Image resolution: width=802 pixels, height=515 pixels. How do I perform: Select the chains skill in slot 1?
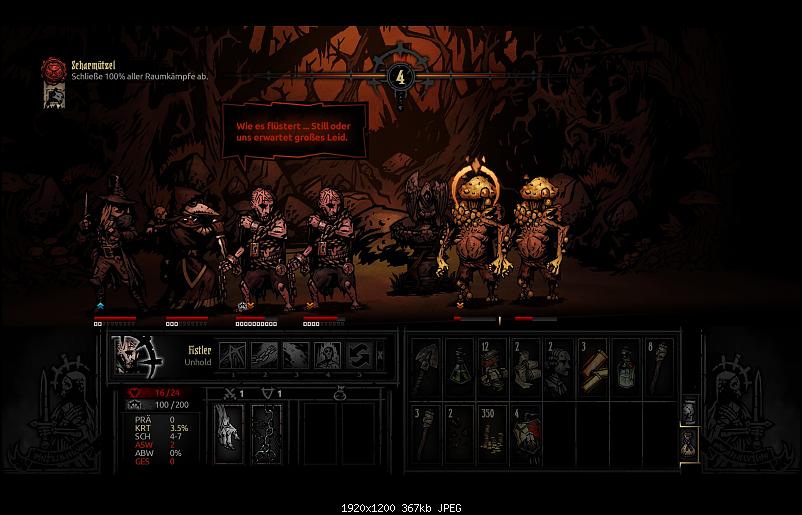pyautogui.click(x=233, y=355)
